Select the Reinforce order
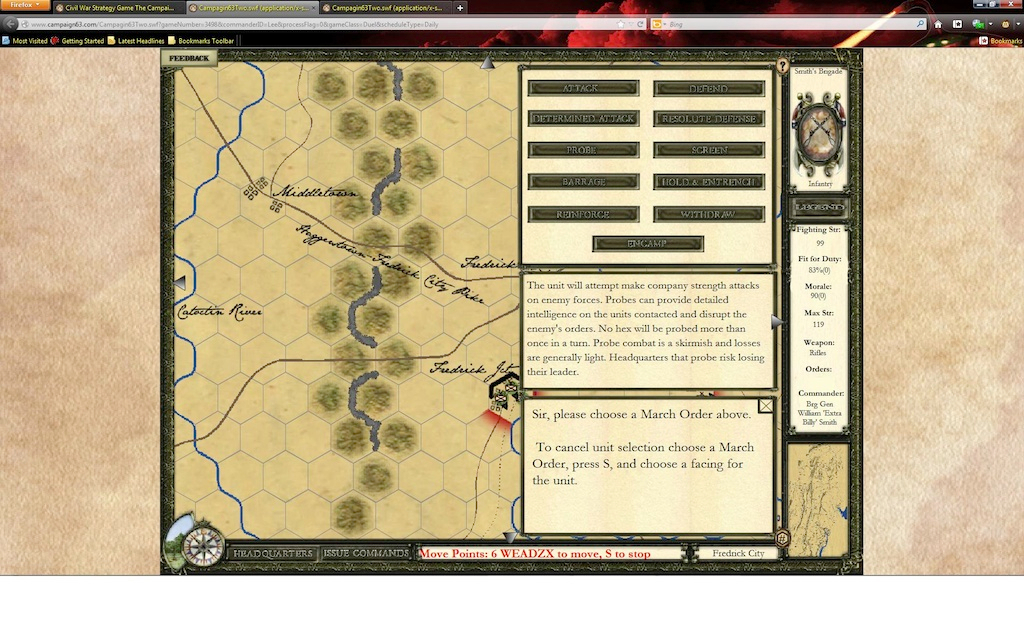The height and width of the screenshot is (623, 1024). click(583, 214)
